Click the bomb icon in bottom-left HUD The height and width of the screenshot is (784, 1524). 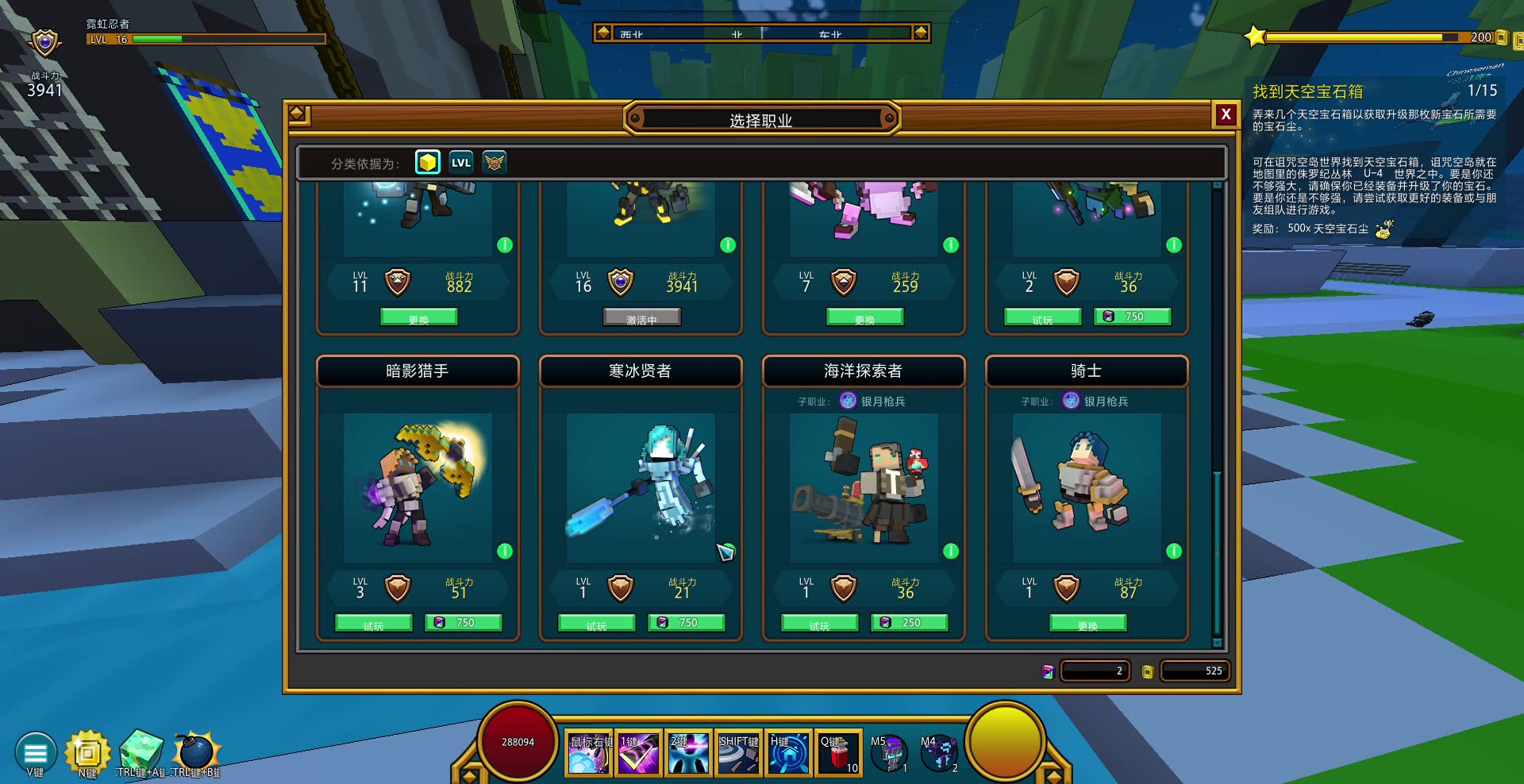coord(195,751)
